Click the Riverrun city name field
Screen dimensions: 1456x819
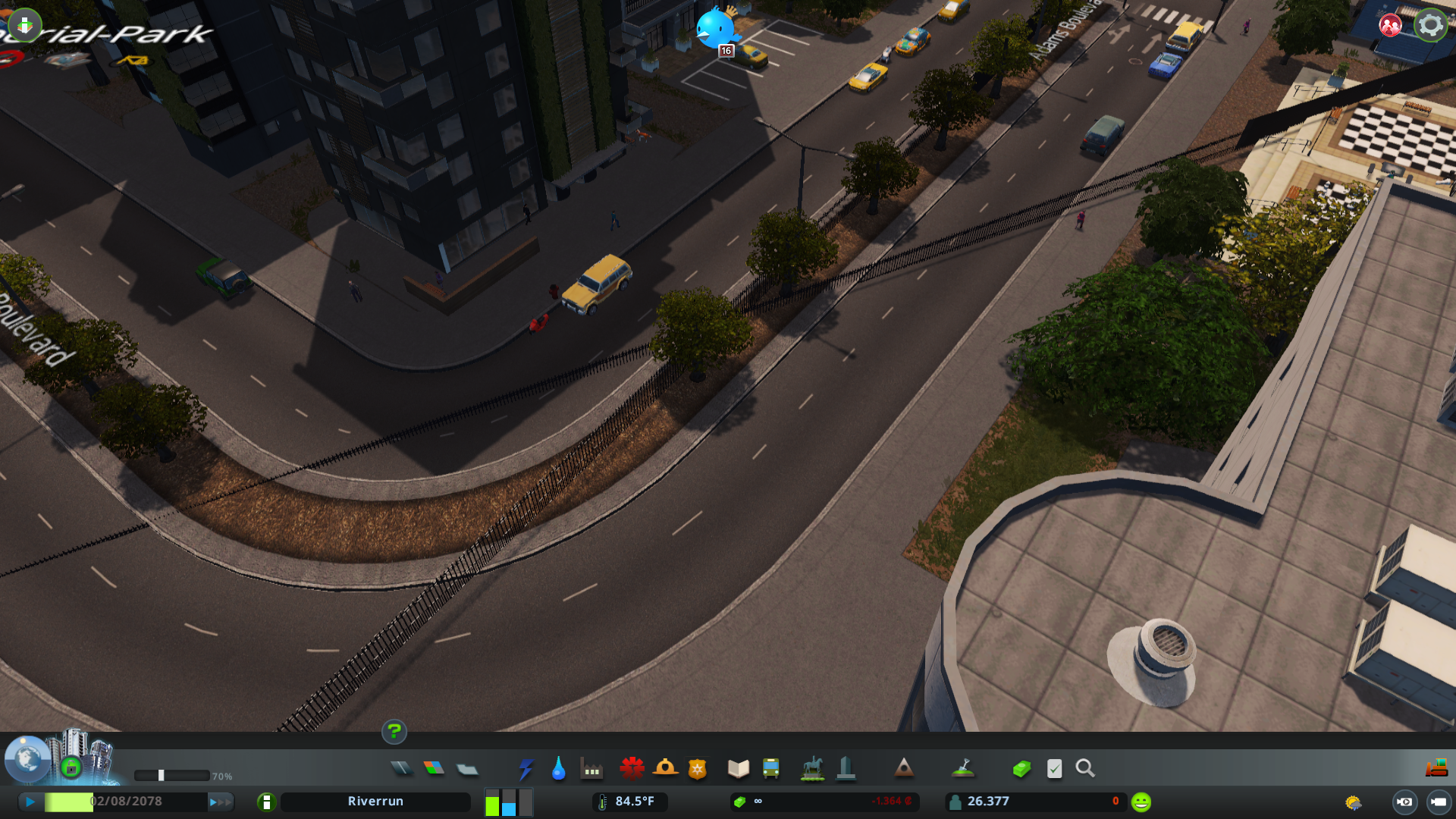375,801
